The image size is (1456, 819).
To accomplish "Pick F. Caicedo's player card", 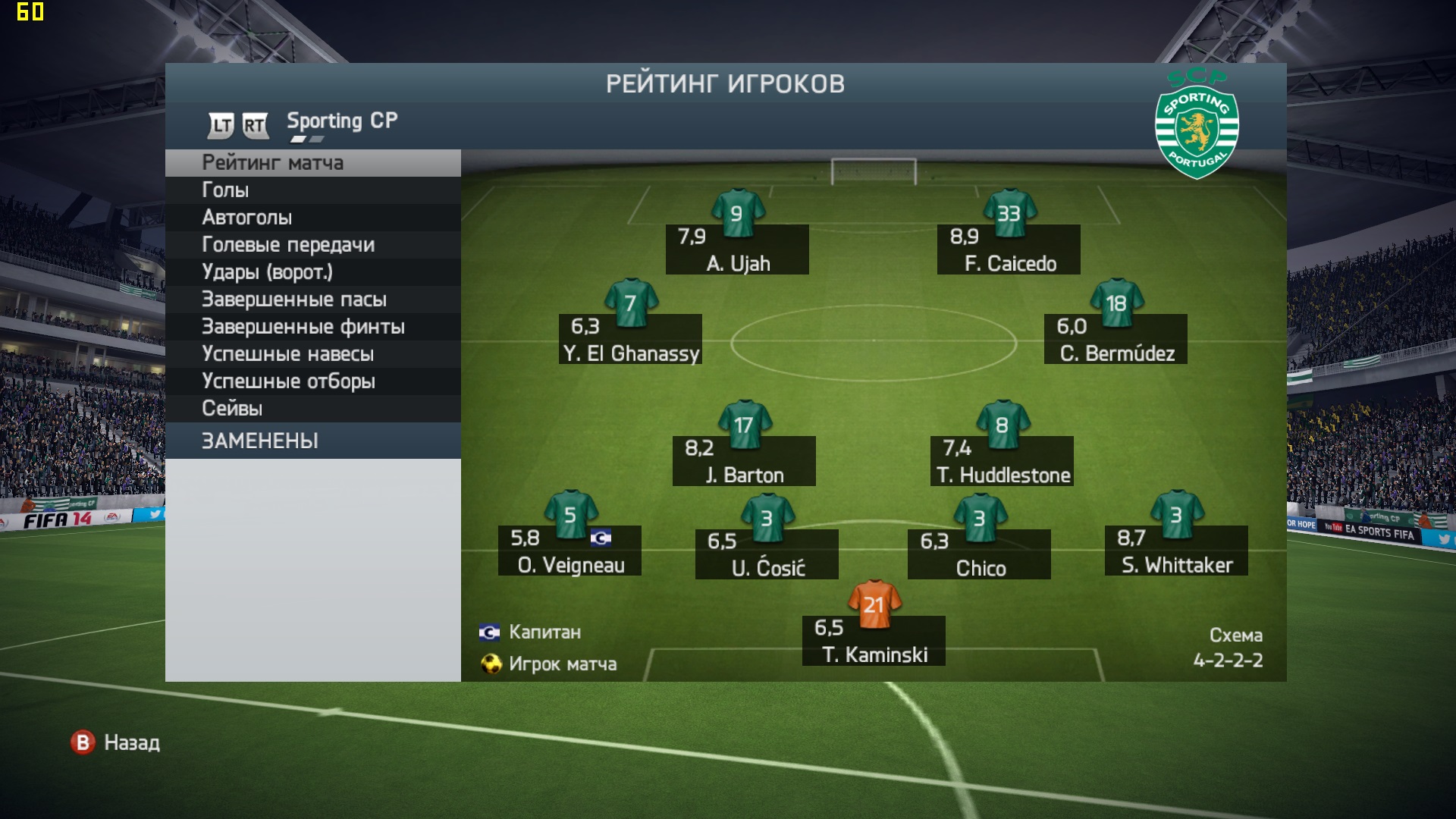I will pyautogui.click(x=1009, y=249).
